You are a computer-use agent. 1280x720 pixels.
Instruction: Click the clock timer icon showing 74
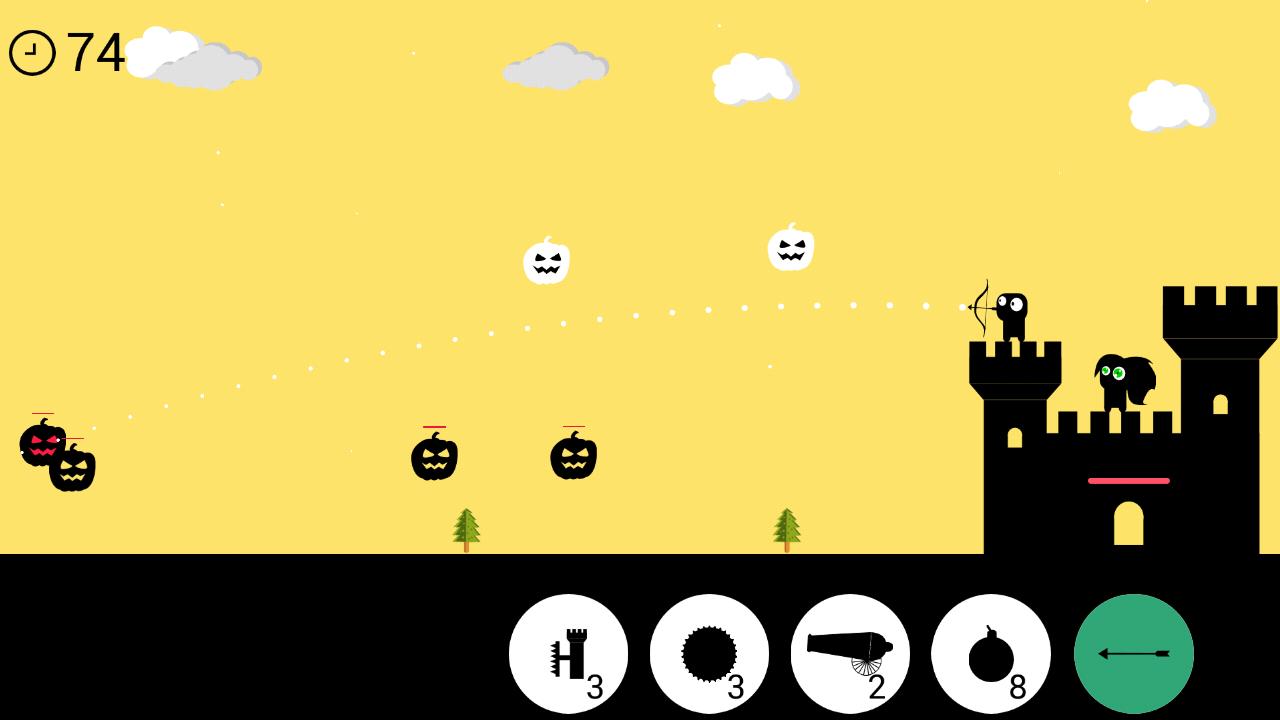[x=31, y=50]
